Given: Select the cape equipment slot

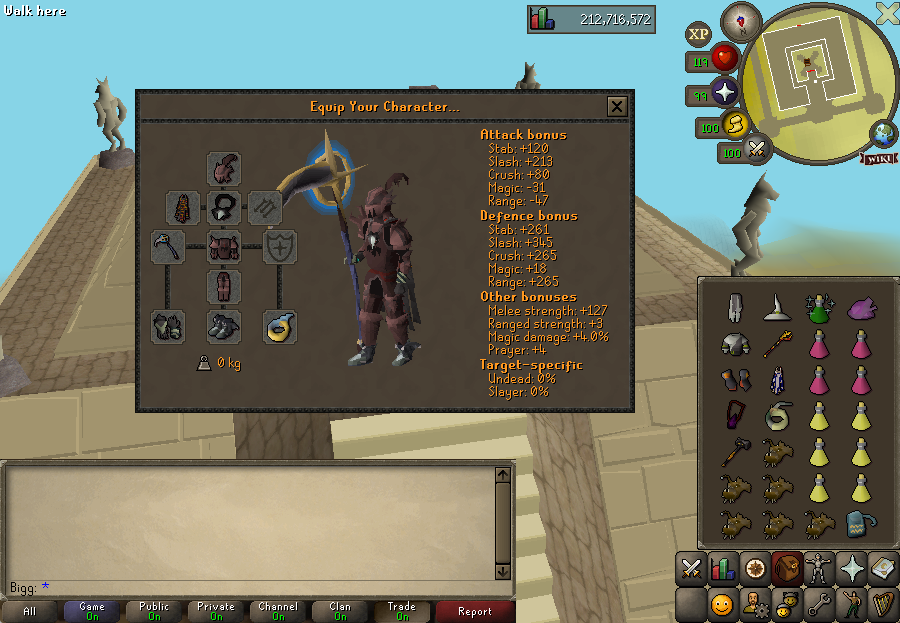Looking at the screenshot, I should tap(183, 208).
